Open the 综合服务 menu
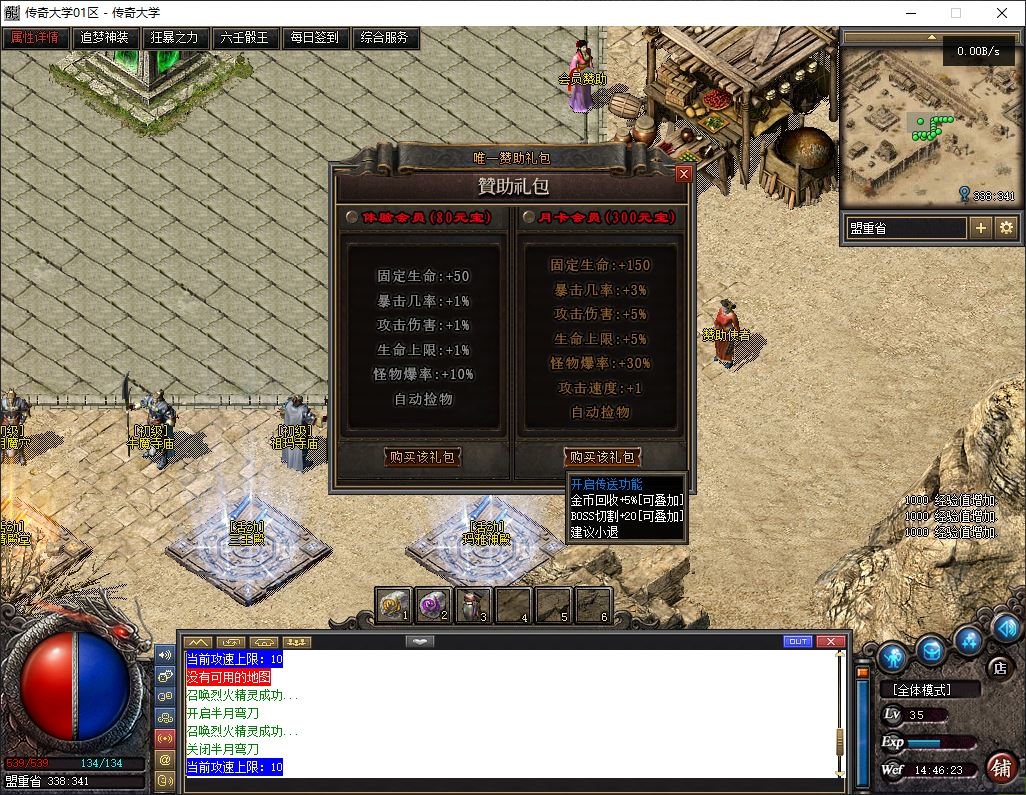This screenshot has height=795, width=1026. tap(385, 38)
